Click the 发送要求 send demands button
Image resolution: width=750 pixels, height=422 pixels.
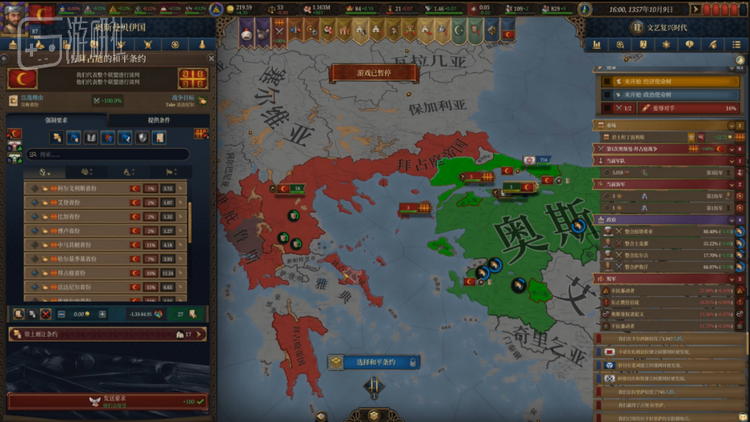tap(106, 401)
